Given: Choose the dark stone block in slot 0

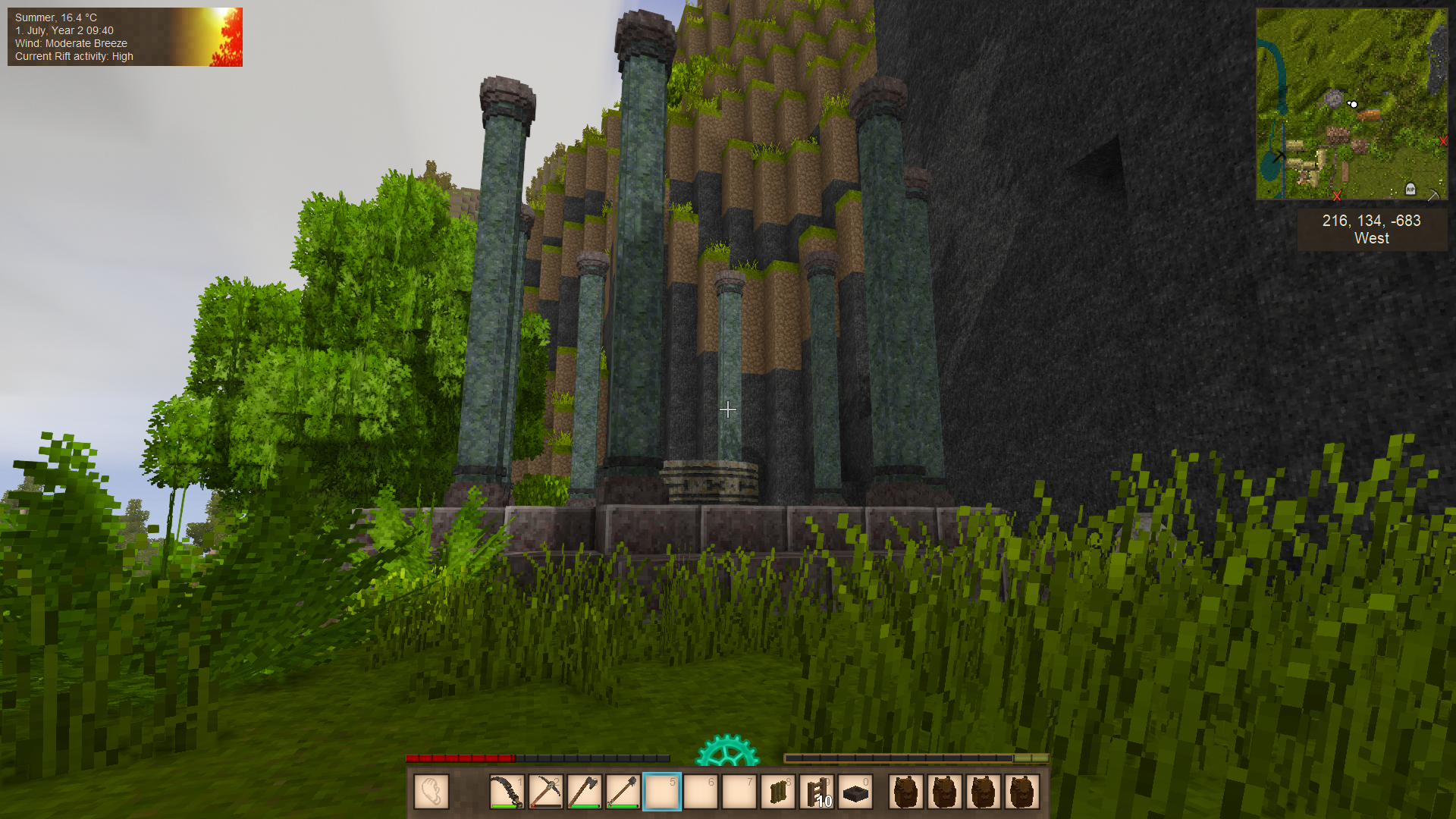Looking at the screenshot, I should click(x=855, y=793).
